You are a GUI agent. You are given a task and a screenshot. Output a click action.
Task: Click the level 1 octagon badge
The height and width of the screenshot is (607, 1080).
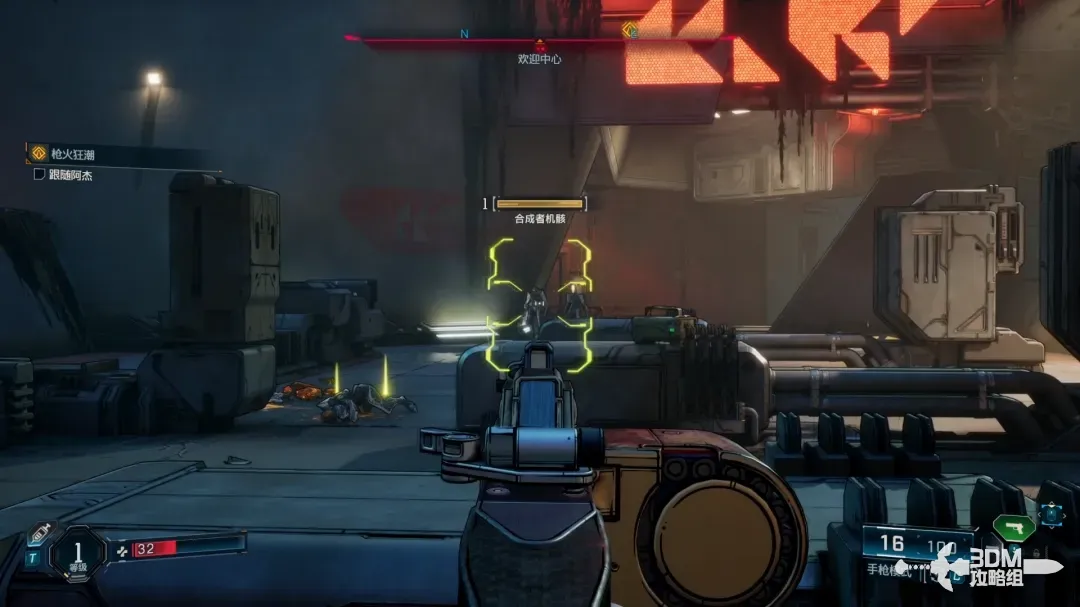(77, 551)
